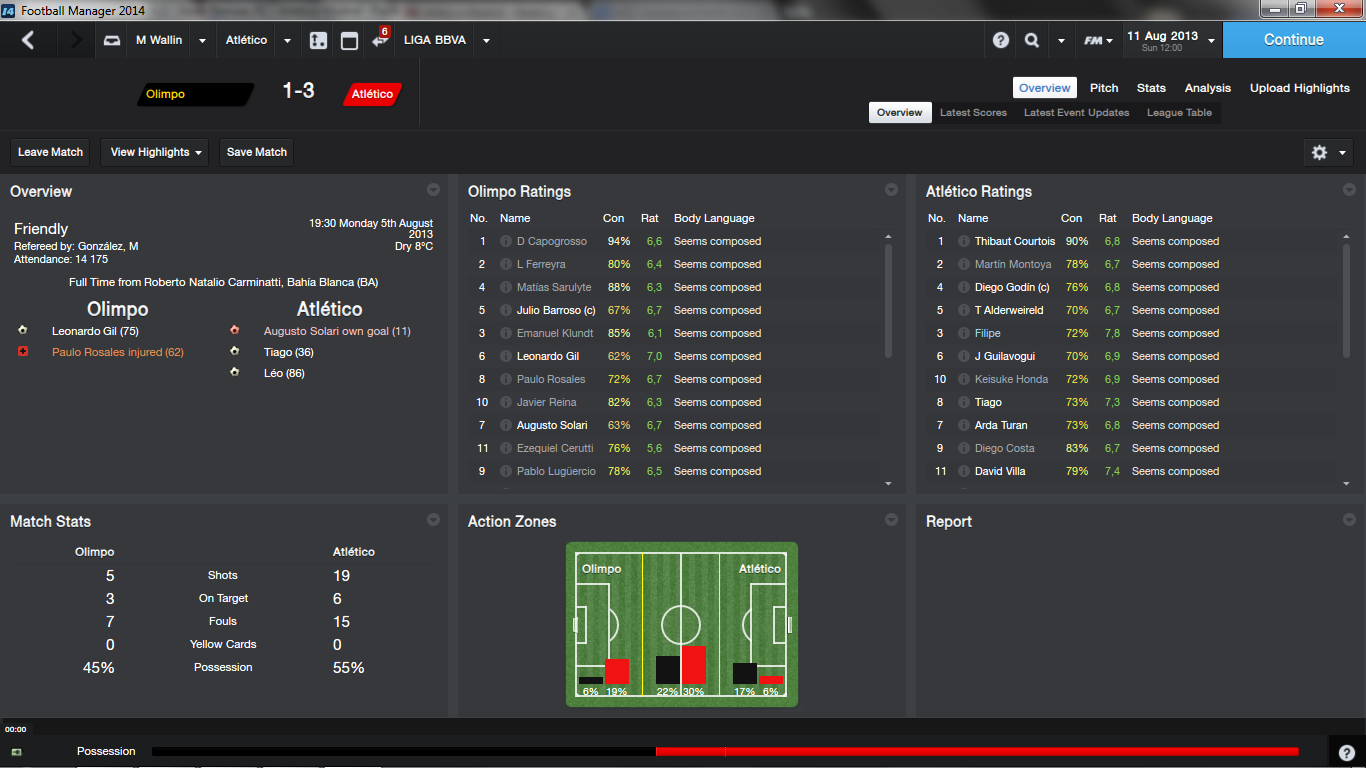Show the Analysis tab

[x=1208, y=88]
